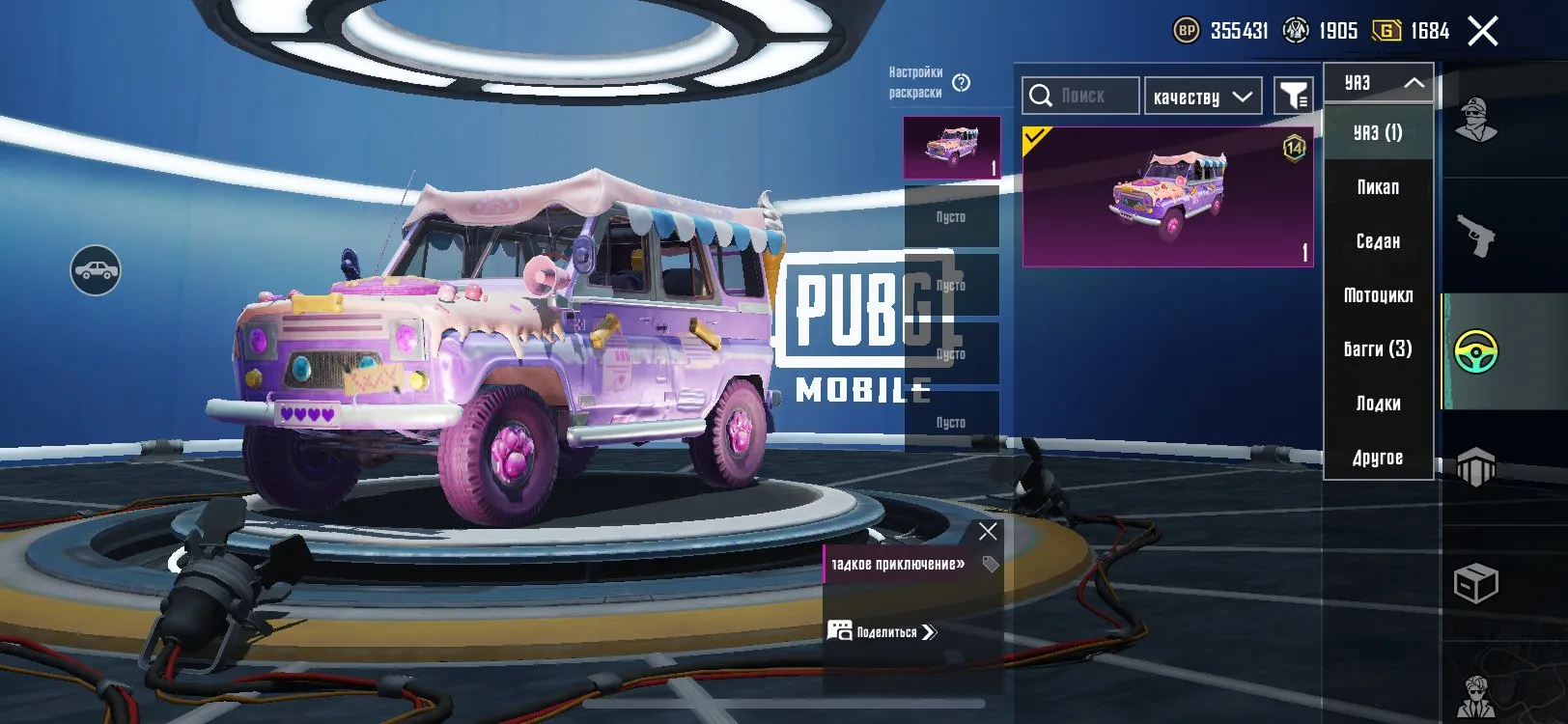This screenshot has width=1568, height=724.
Task: Click the car icon on the left side
Action: point(96,271)
